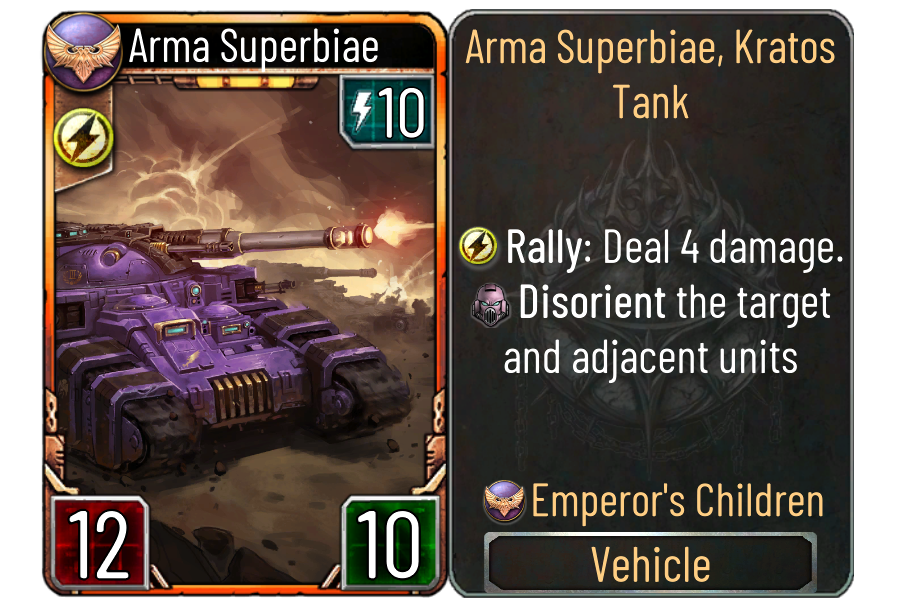
Task: Click the Vehicle type label
Action: 651,564
